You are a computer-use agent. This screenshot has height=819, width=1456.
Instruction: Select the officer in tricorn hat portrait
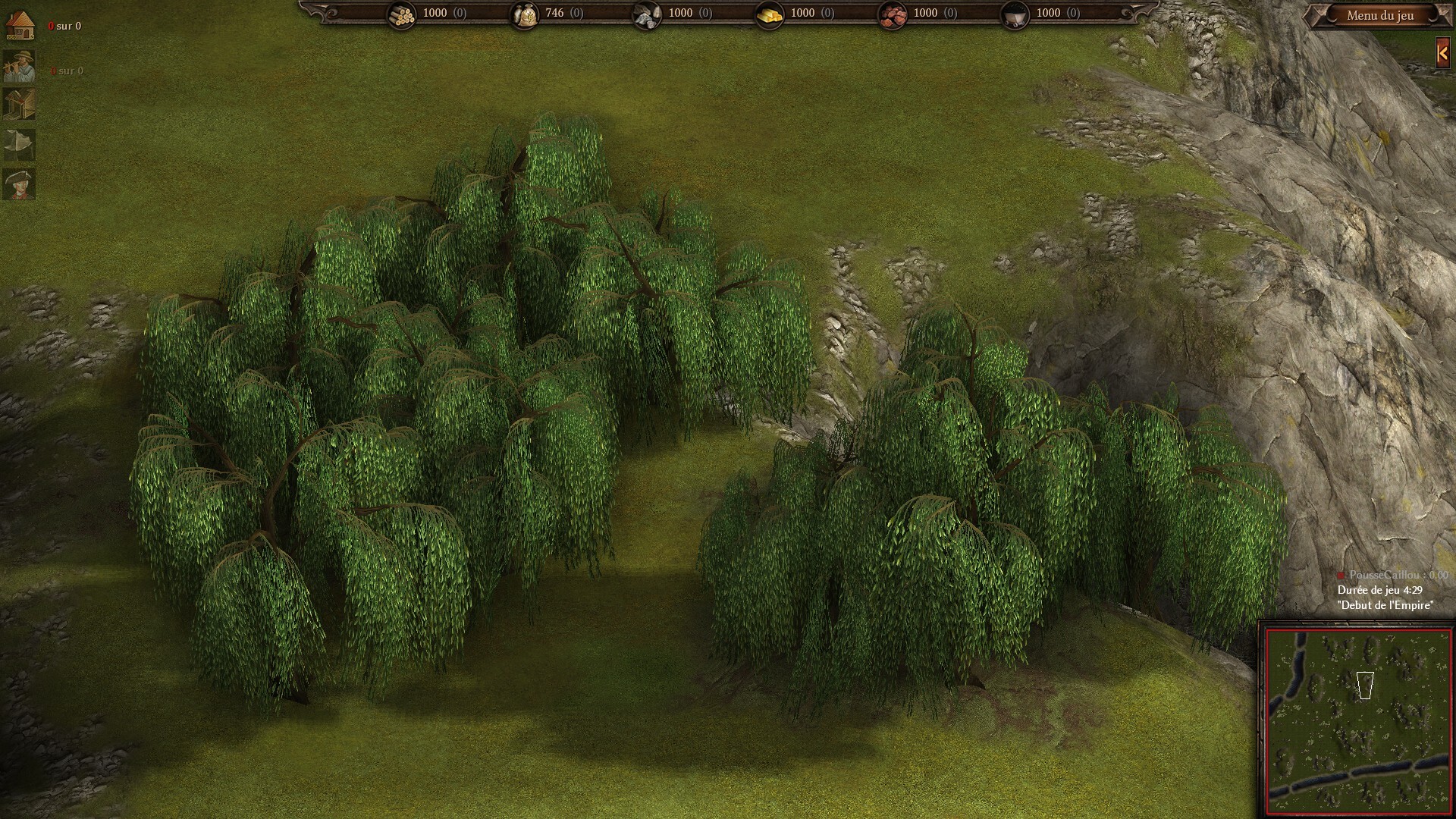[19, 184]
